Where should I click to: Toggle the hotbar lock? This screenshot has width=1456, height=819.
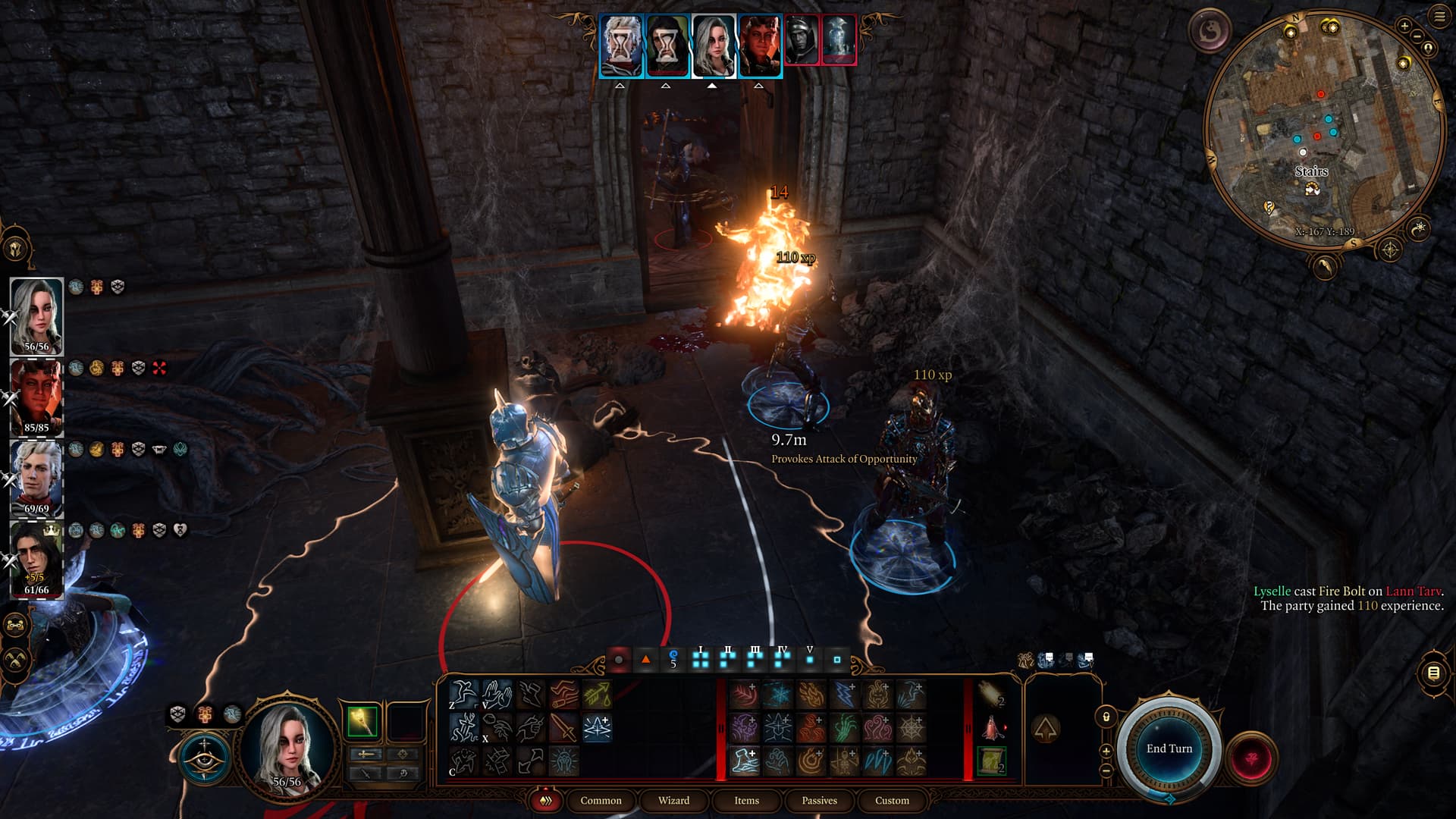point(1106,717)
